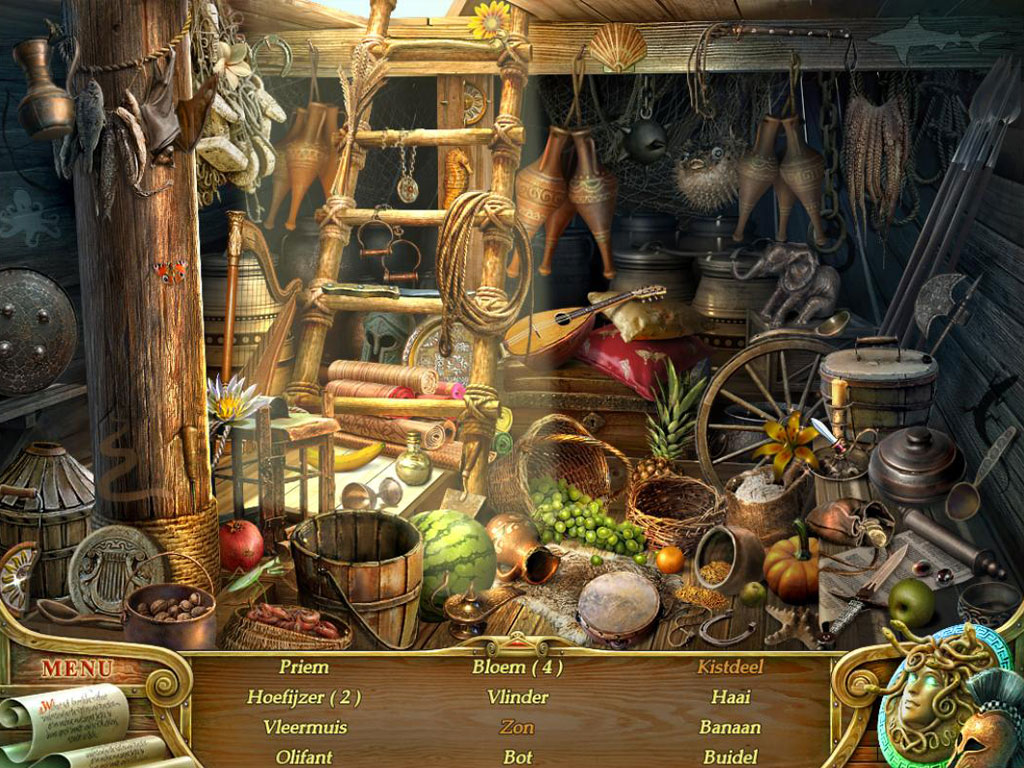Viewport: 1024px width, 768px height.
Task: Click 'Banaan' in the word list
Action: point(730,727)
